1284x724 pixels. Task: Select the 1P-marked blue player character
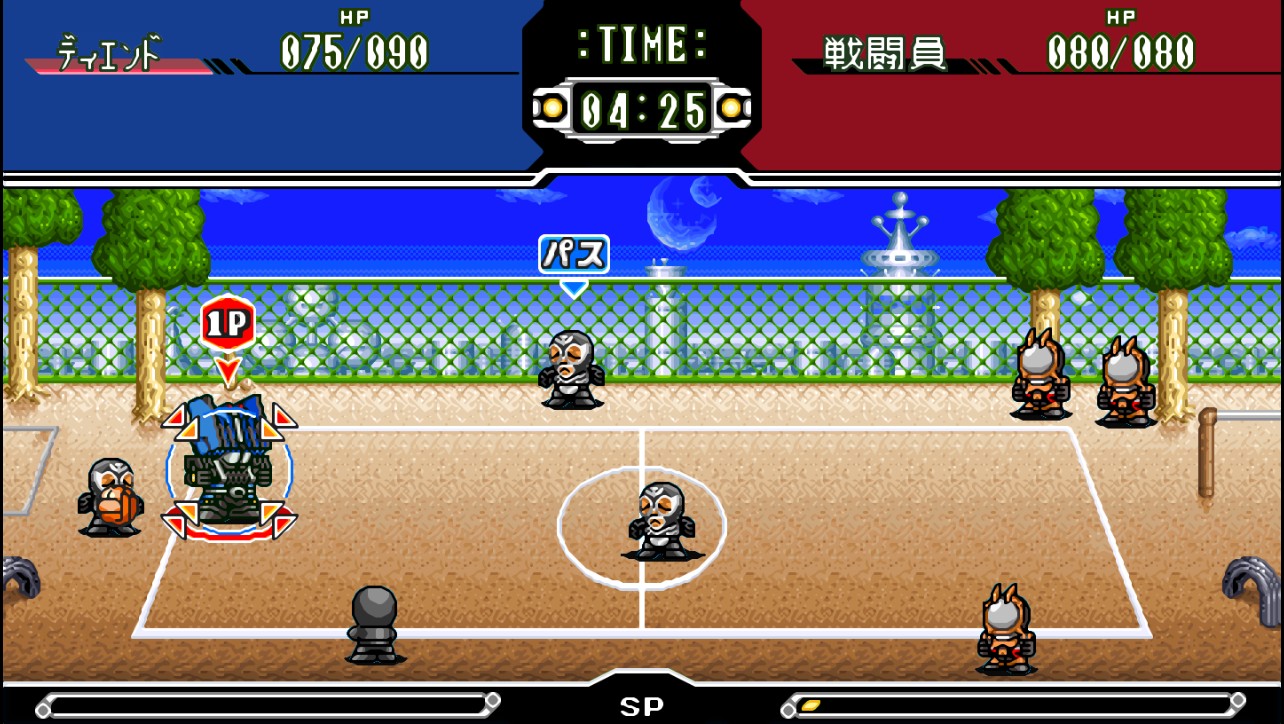click(x=229, y=461)
